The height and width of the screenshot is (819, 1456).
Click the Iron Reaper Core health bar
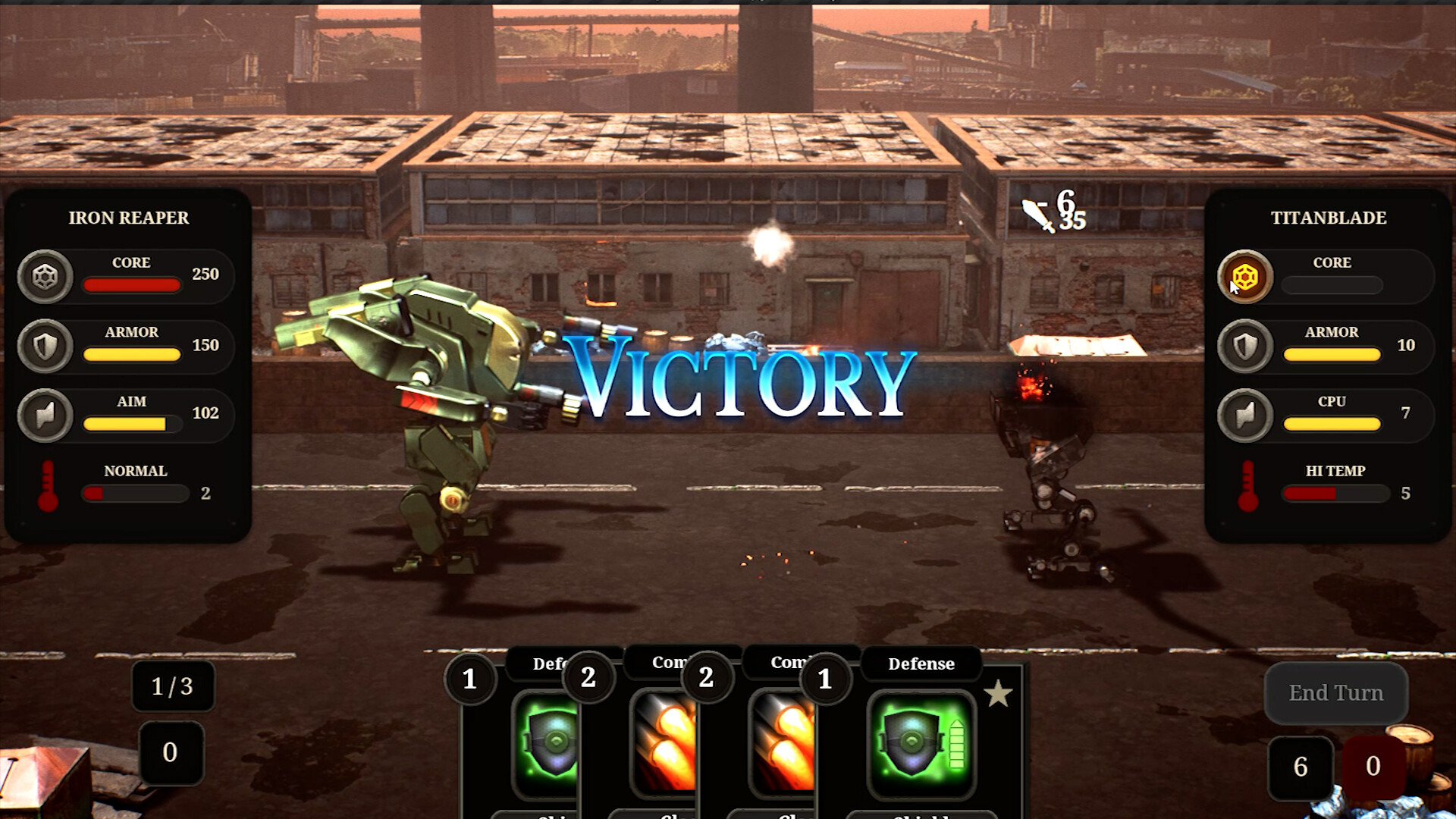130,284
